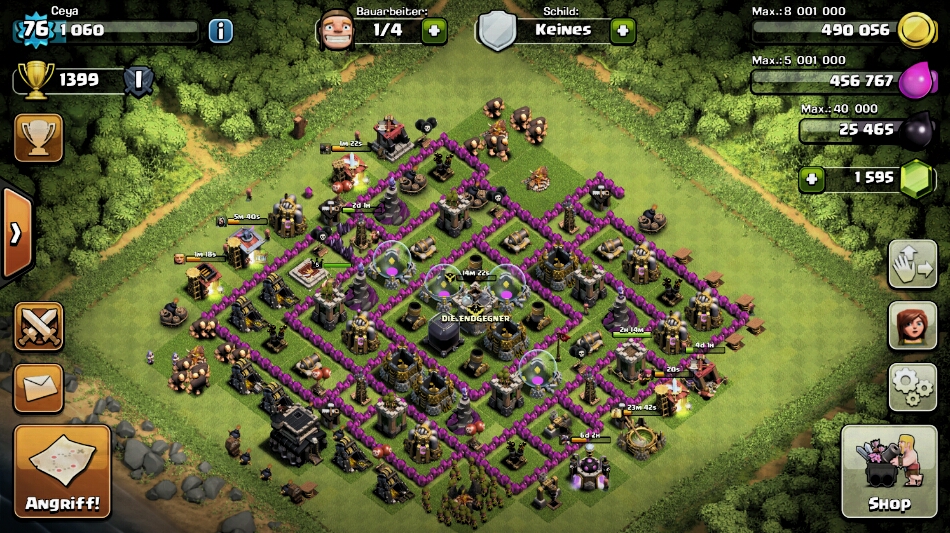Expand the clan chat side arrow
The width and height of the screenshot is (950, 533).
[x=16, y=233]
